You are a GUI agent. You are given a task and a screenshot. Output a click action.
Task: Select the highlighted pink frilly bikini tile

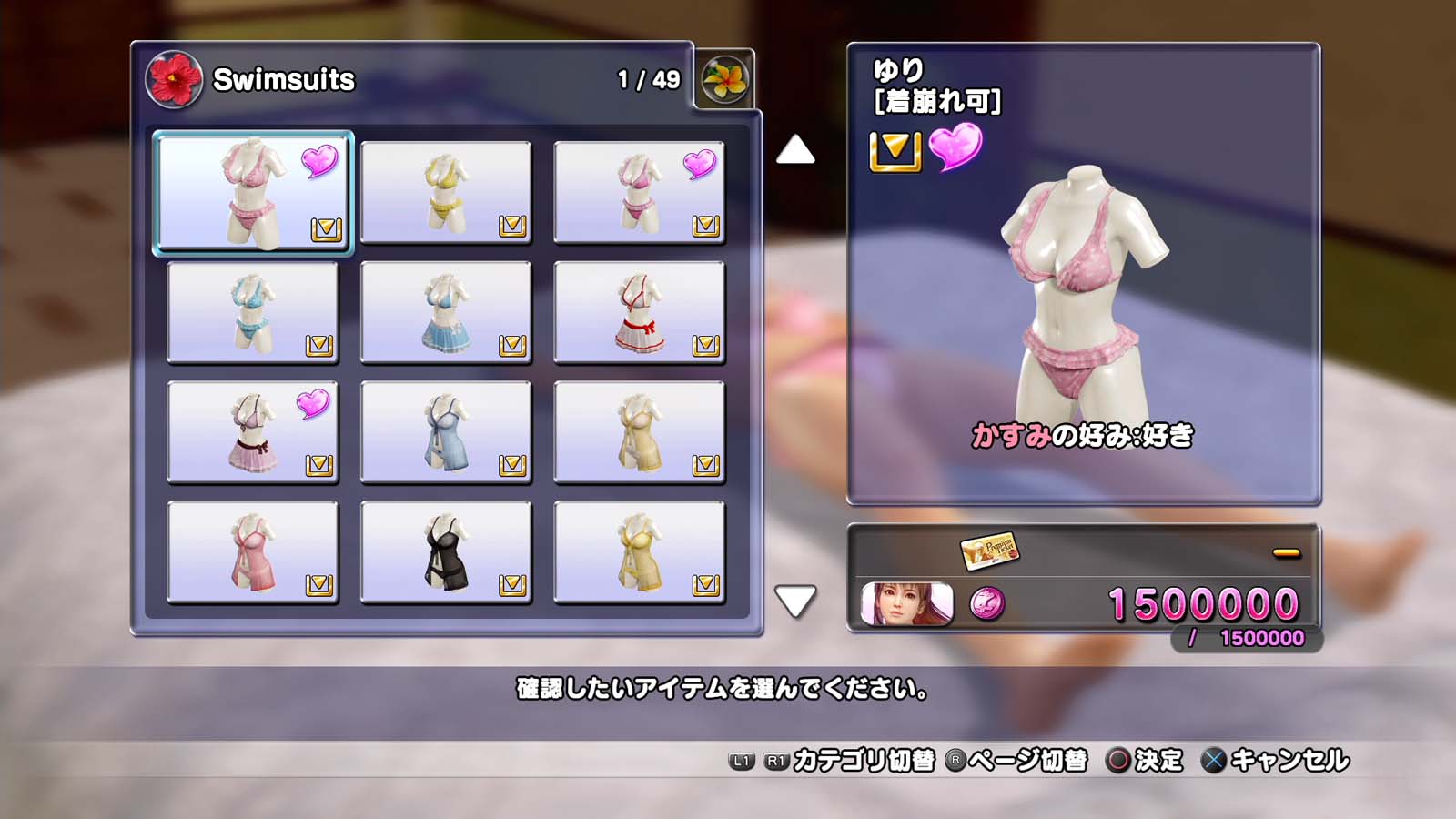coord(253,192)
